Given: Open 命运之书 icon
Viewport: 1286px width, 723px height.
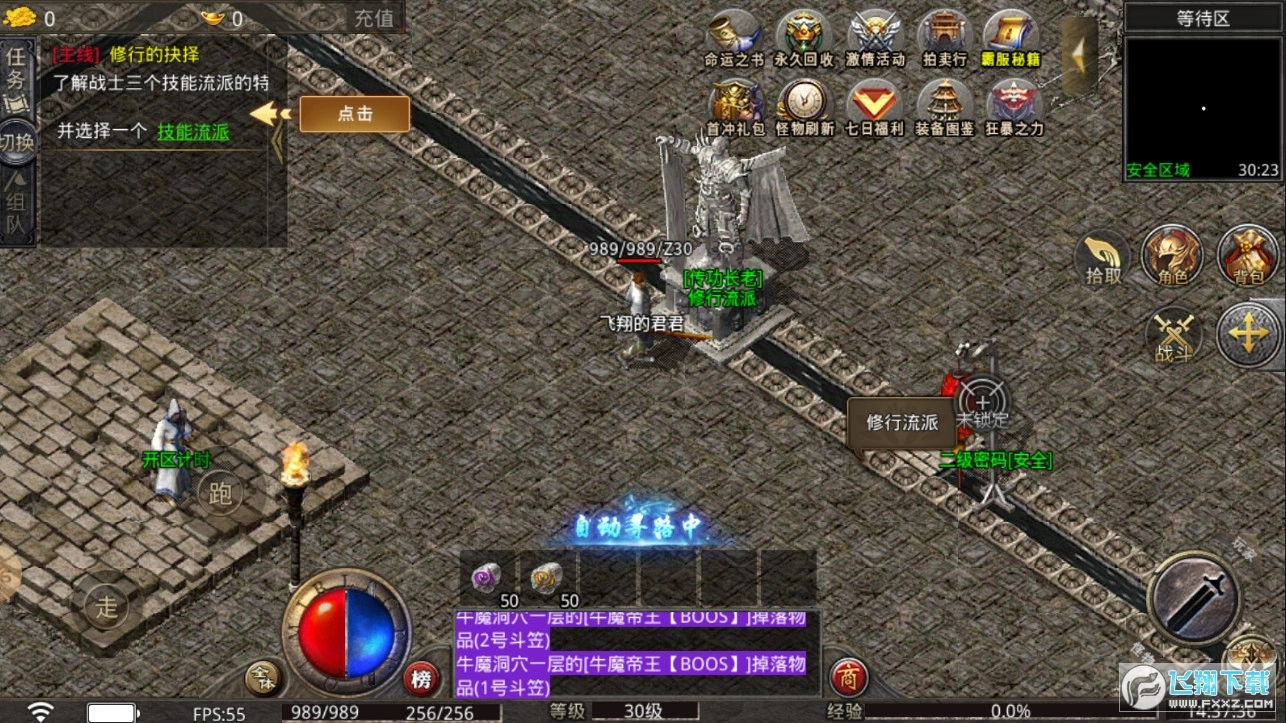Looking at the screenshot, I should coord(734,38).
